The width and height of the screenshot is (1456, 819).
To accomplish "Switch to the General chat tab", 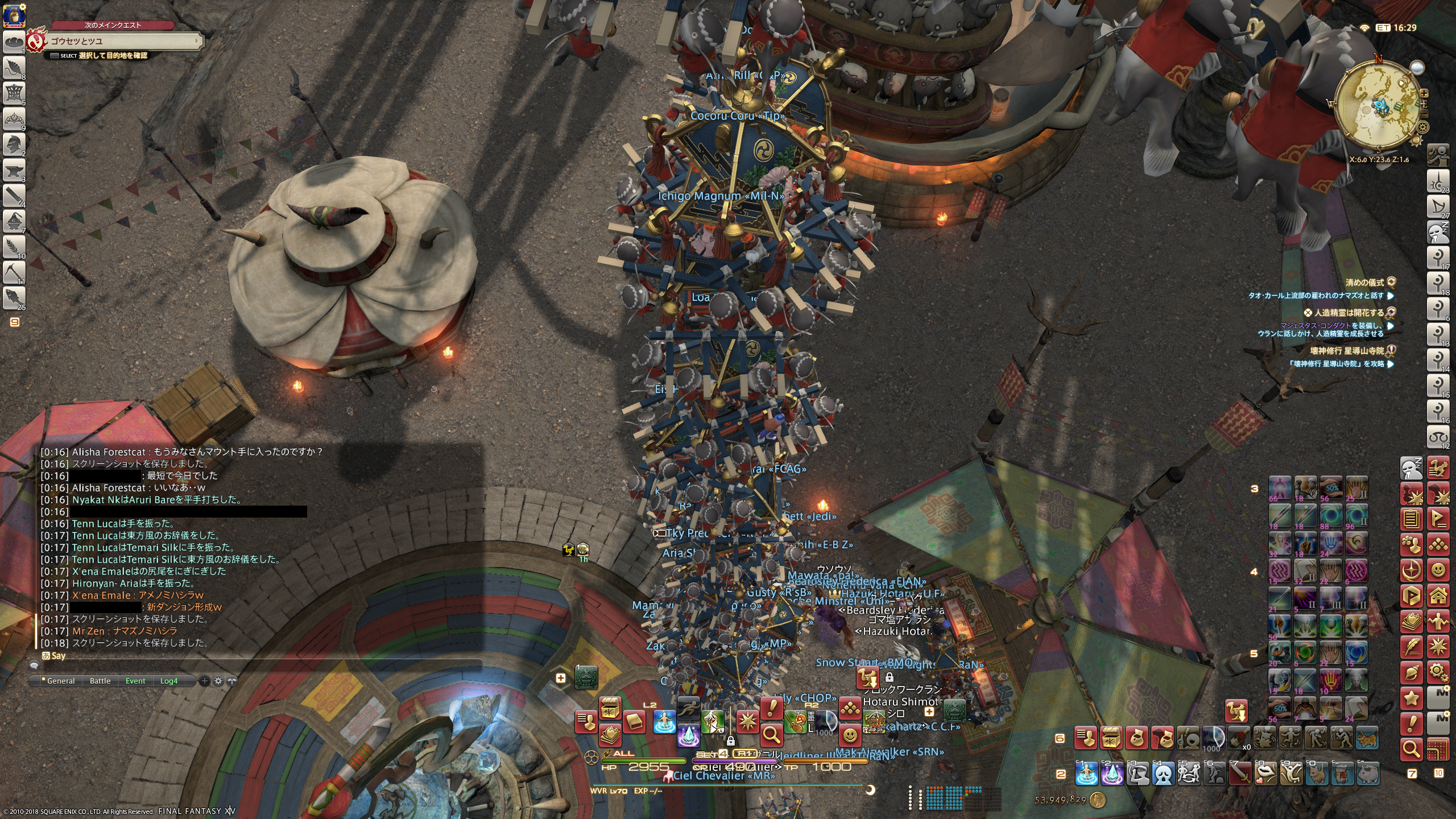I will (x=60, y=681).
